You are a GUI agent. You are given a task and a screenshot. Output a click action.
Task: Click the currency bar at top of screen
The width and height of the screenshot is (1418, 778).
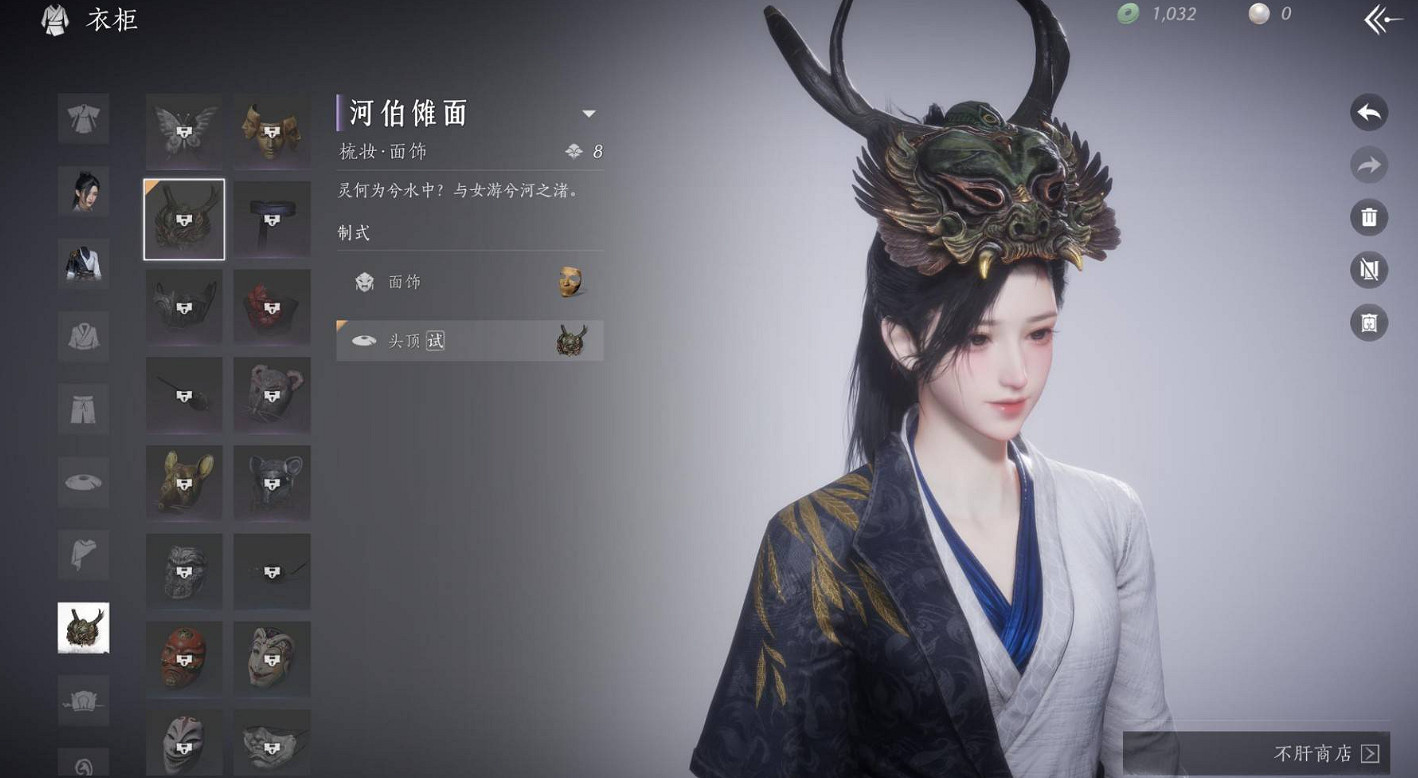[1200, 14]
